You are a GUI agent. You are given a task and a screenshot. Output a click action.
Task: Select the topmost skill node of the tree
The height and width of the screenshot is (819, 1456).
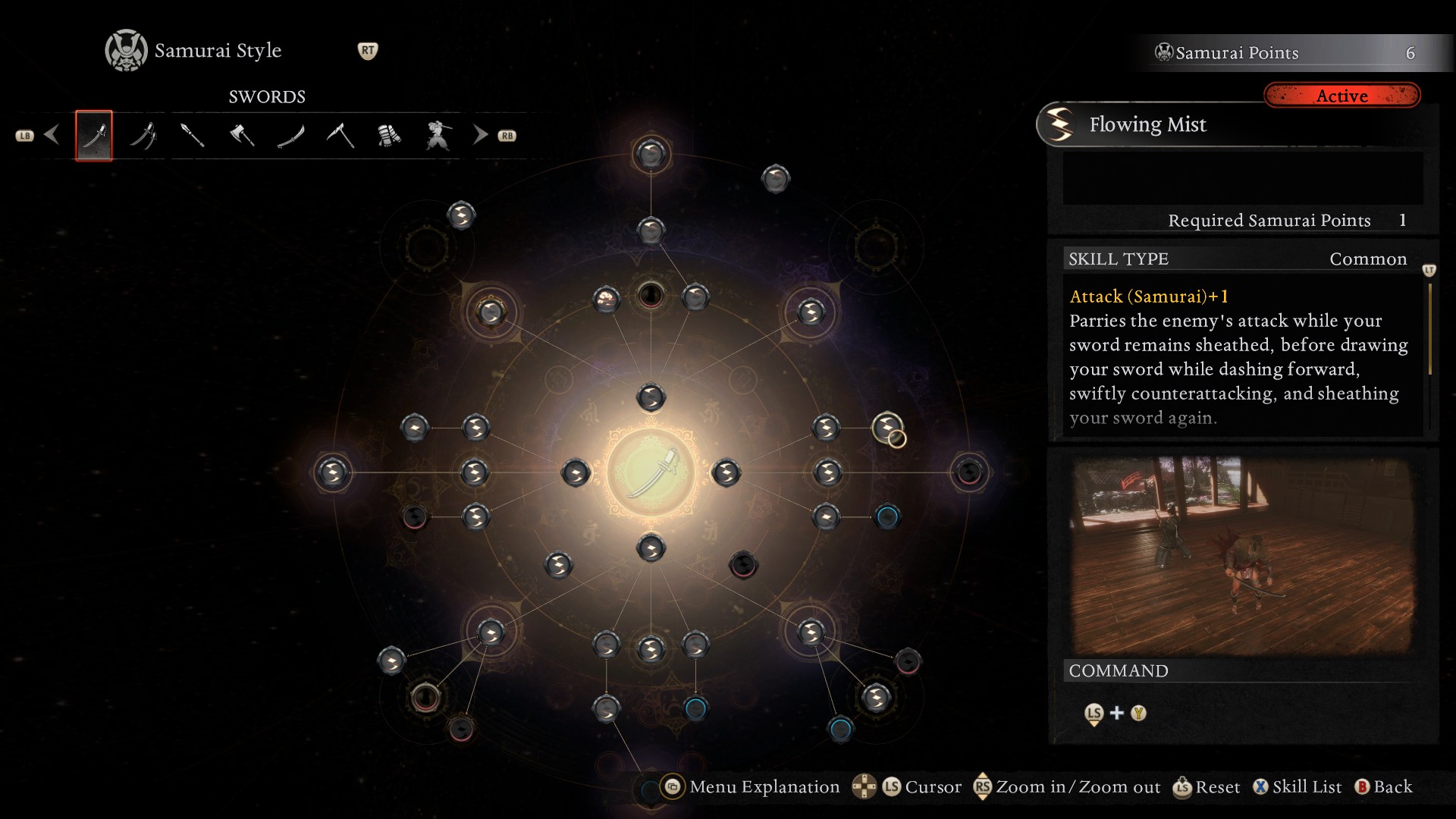click(651, 154)
